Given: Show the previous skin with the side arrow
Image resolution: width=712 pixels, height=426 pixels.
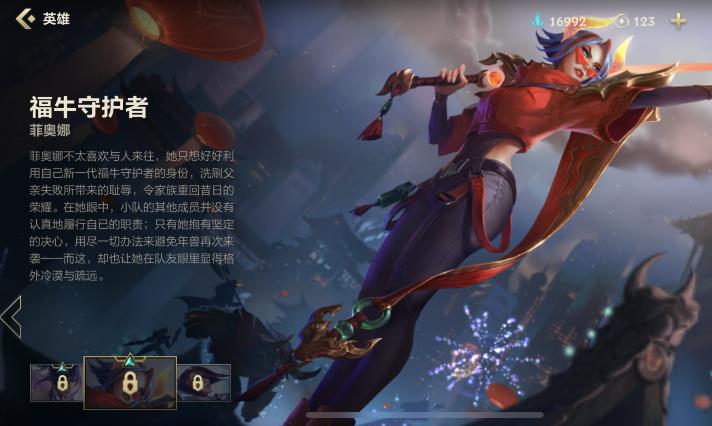Looking at the screenshot, I should click(x=11, y=317).
